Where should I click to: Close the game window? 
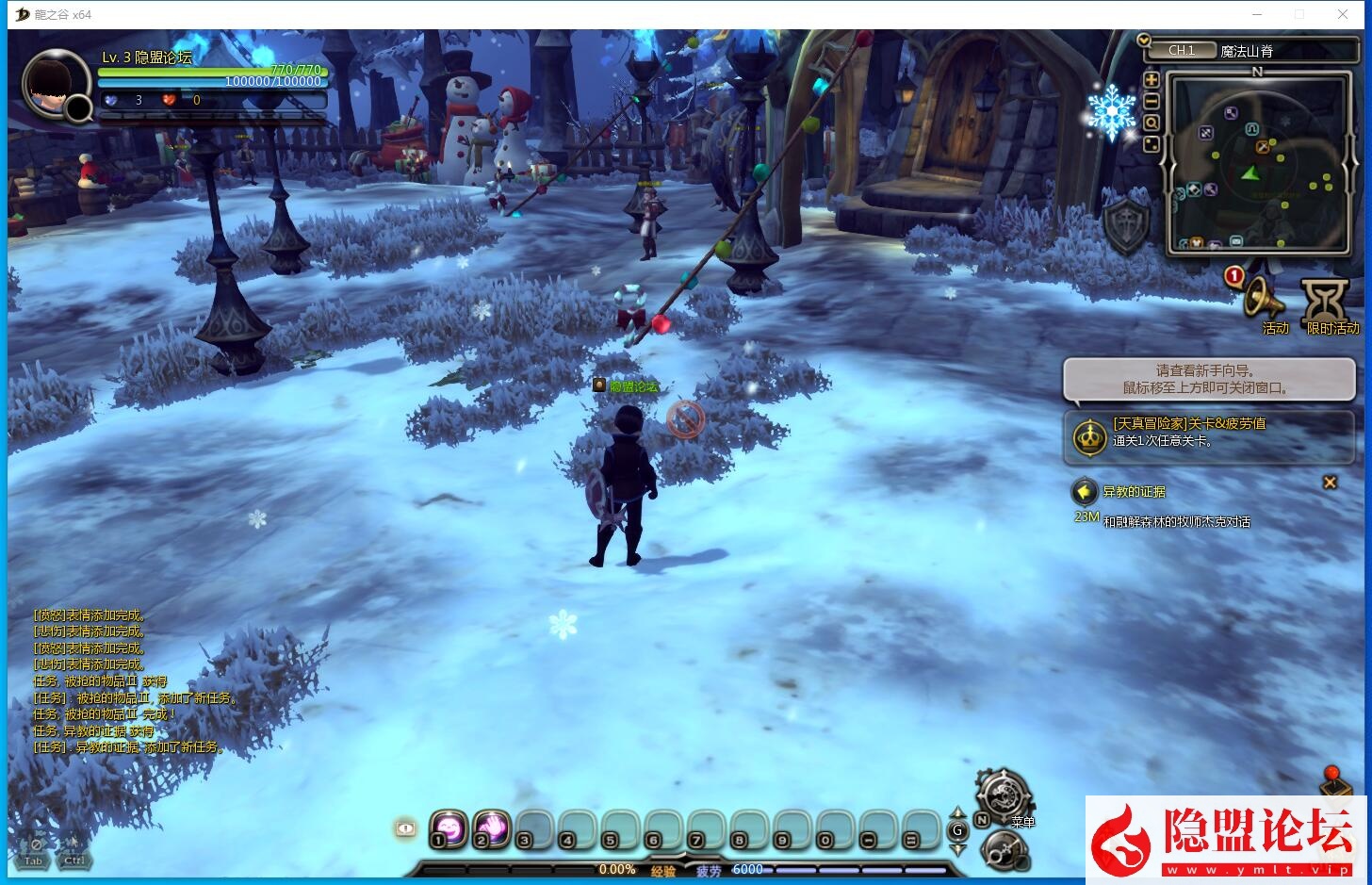(1343, 14)
